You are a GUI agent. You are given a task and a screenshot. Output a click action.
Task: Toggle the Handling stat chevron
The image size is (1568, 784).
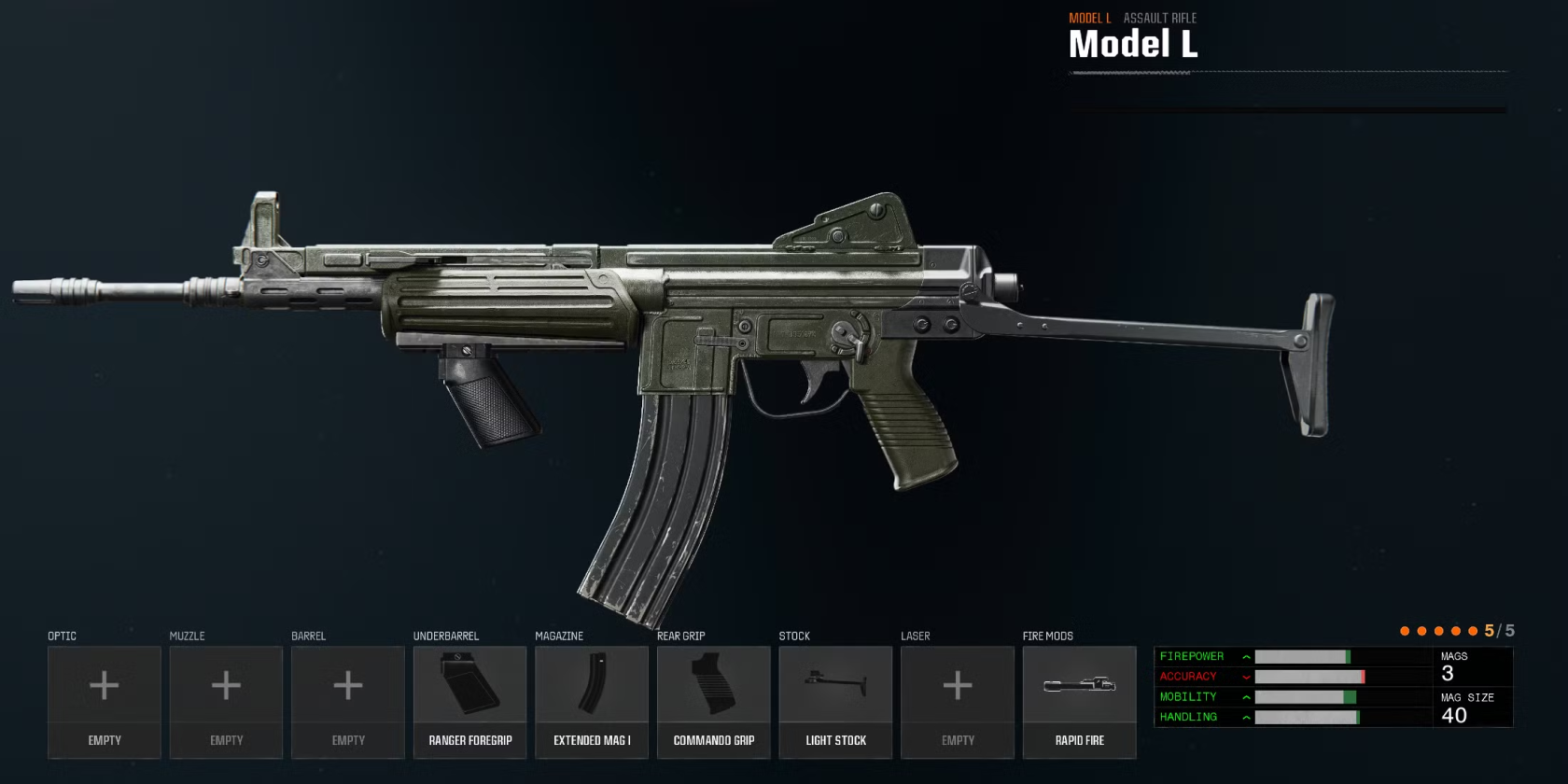(1246, 717)
